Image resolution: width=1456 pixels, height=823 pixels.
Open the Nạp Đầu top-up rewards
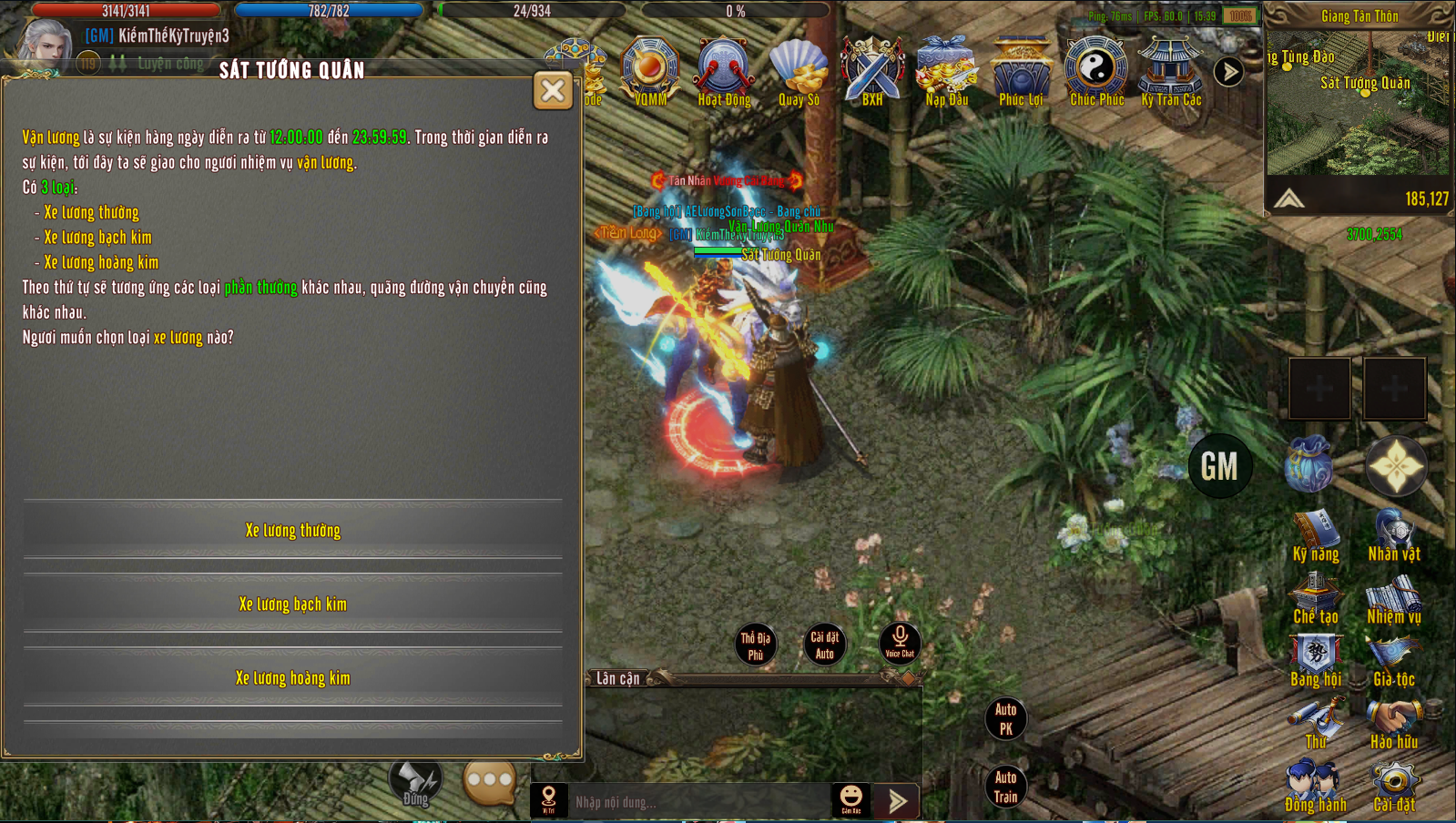[947, 71]
